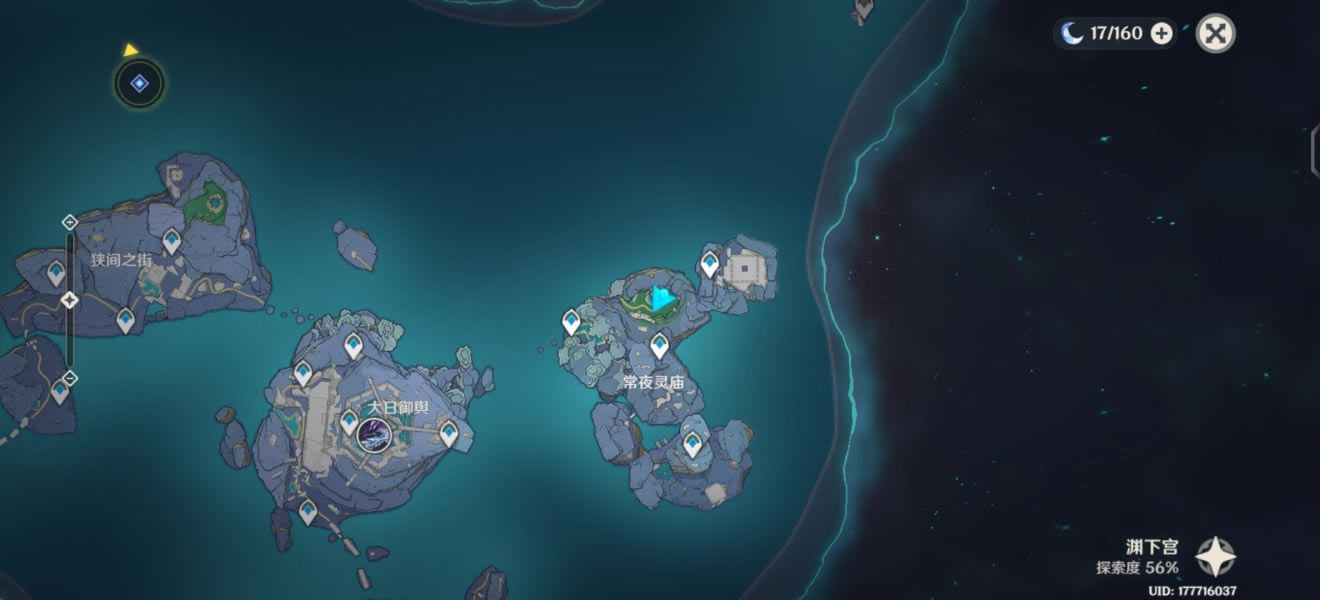The image size is (1320, 600).
Task: Zoom out with the slider's minus button
Action: pos(69,378)
